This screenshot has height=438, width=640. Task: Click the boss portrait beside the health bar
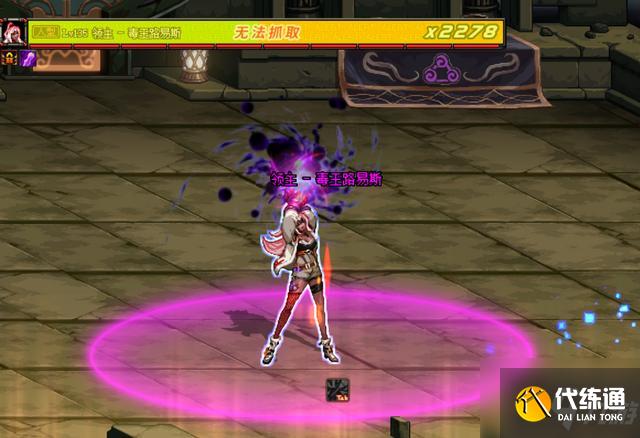coord(13,31)
